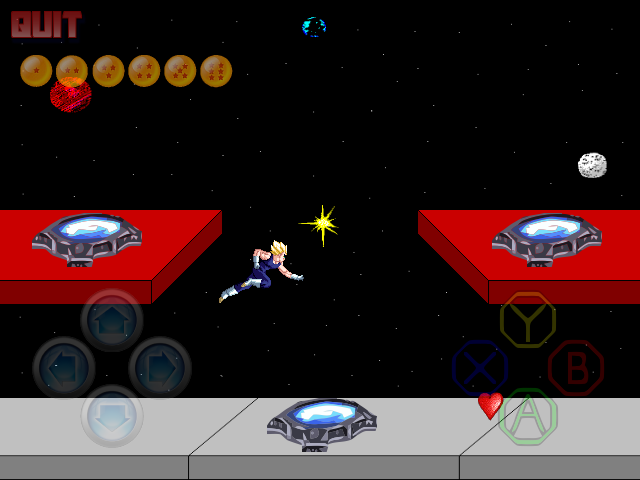Image resolution: width=640 pixels, height=480 pixels.
Task: Tap the up arrow on the d-pad
Action: point(112,319)
